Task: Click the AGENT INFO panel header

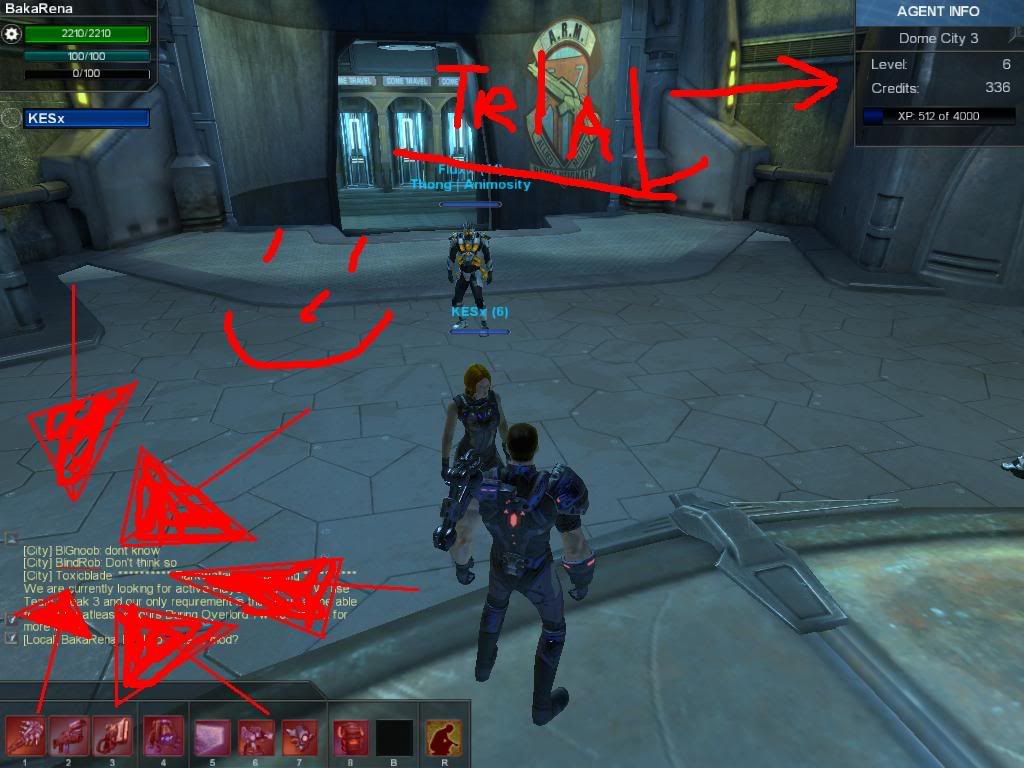Action: [x=938, y=12]
